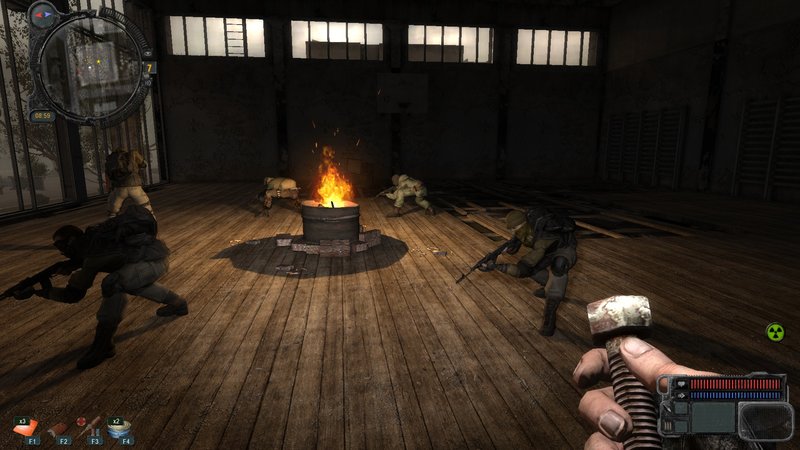Select the canned food quick slot
The image size is (800, 450).
click(x=122, y=427)
